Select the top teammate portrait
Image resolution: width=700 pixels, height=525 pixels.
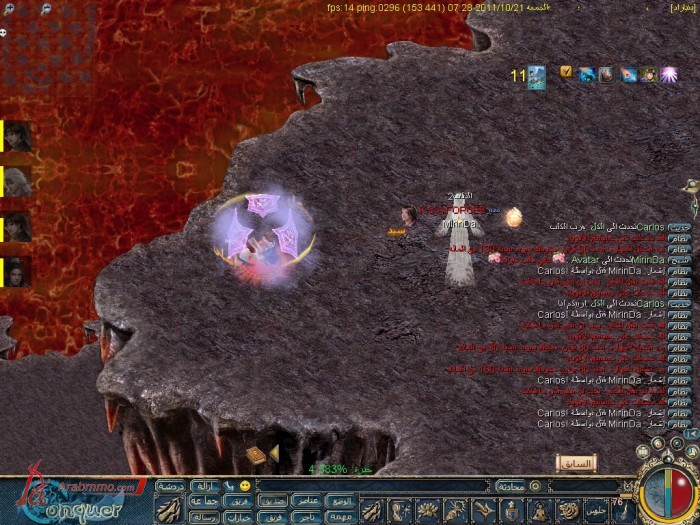coord(18,135)
